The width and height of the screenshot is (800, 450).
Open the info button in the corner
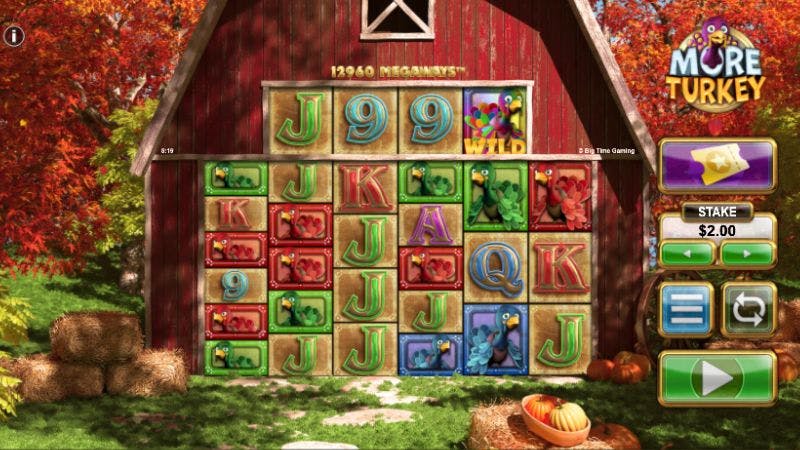14,36
